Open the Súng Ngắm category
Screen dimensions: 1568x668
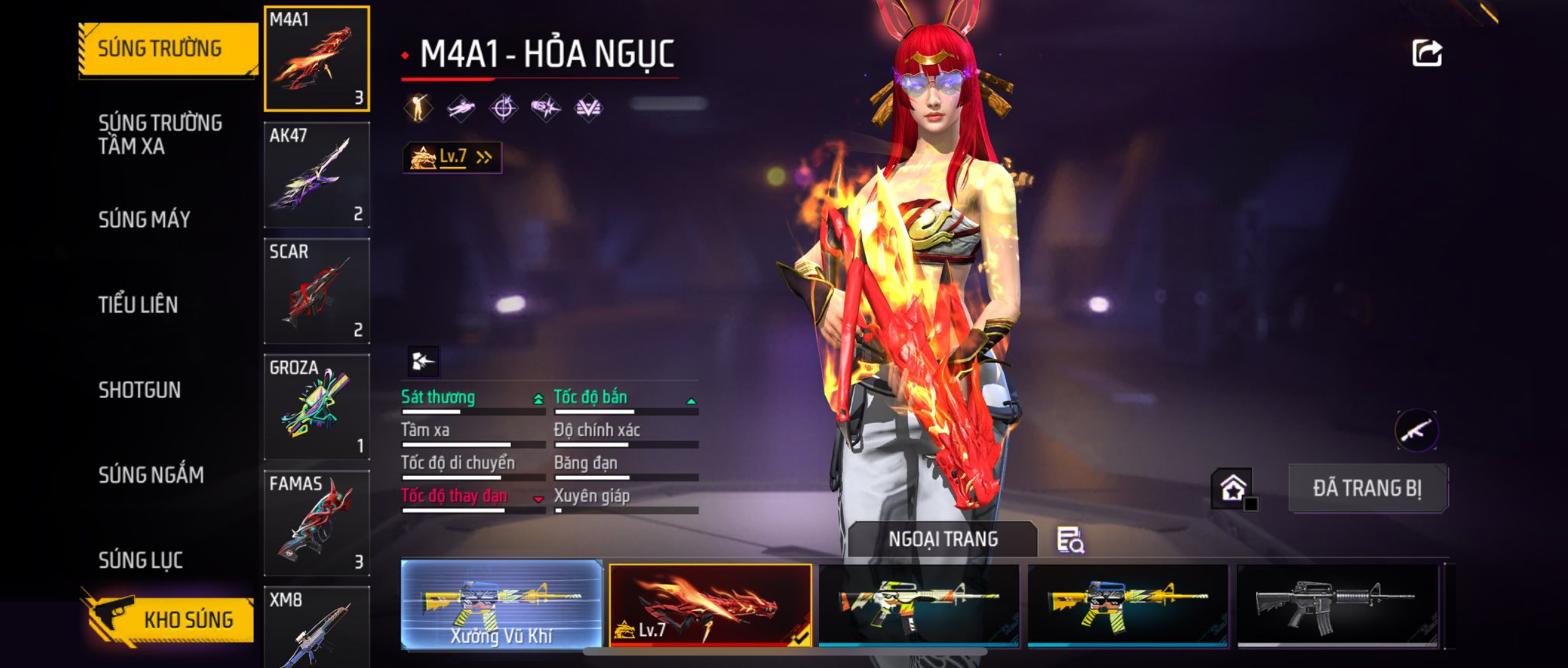(x=151, y=475)
